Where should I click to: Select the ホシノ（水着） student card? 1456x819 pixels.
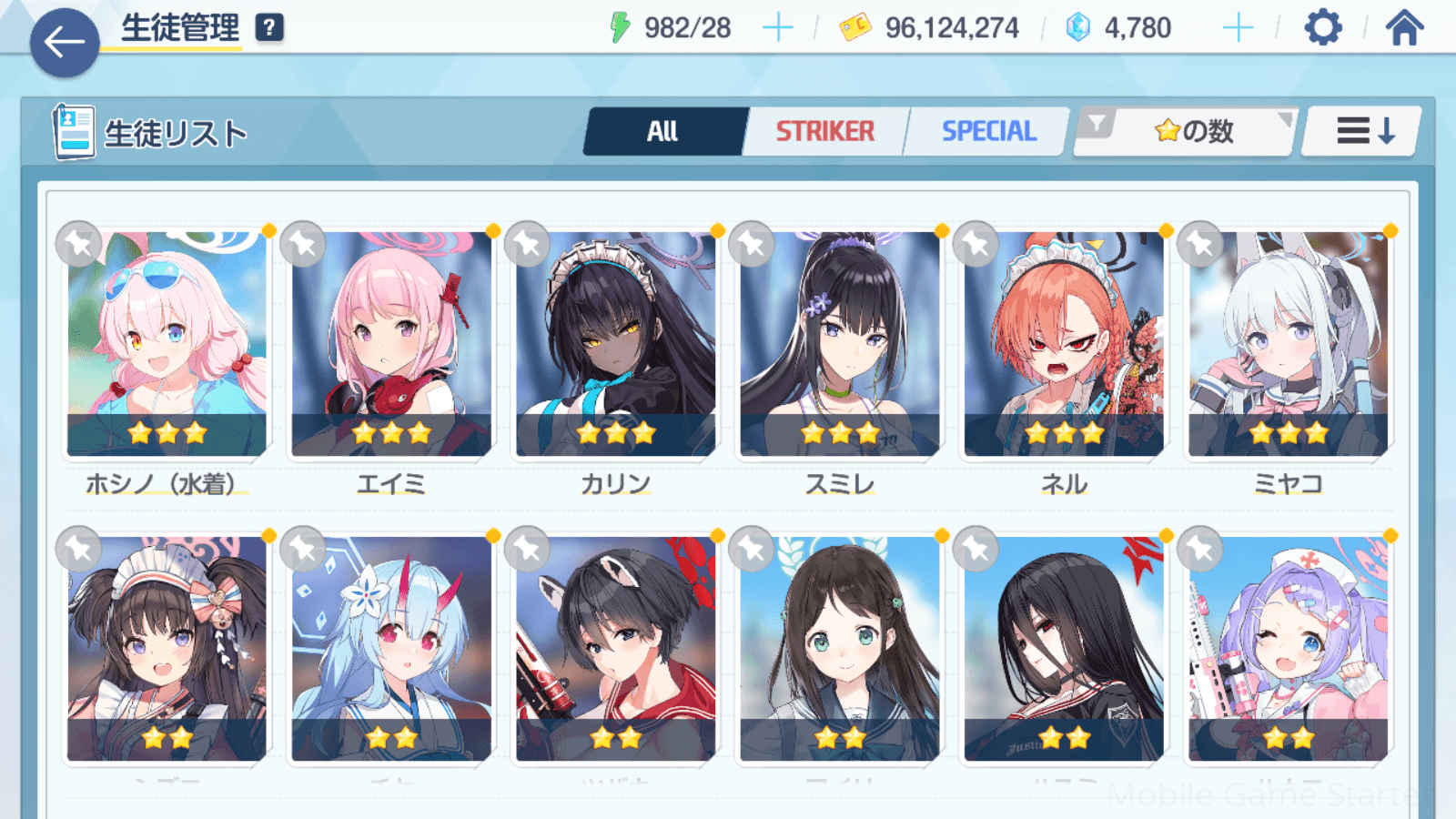167,344
